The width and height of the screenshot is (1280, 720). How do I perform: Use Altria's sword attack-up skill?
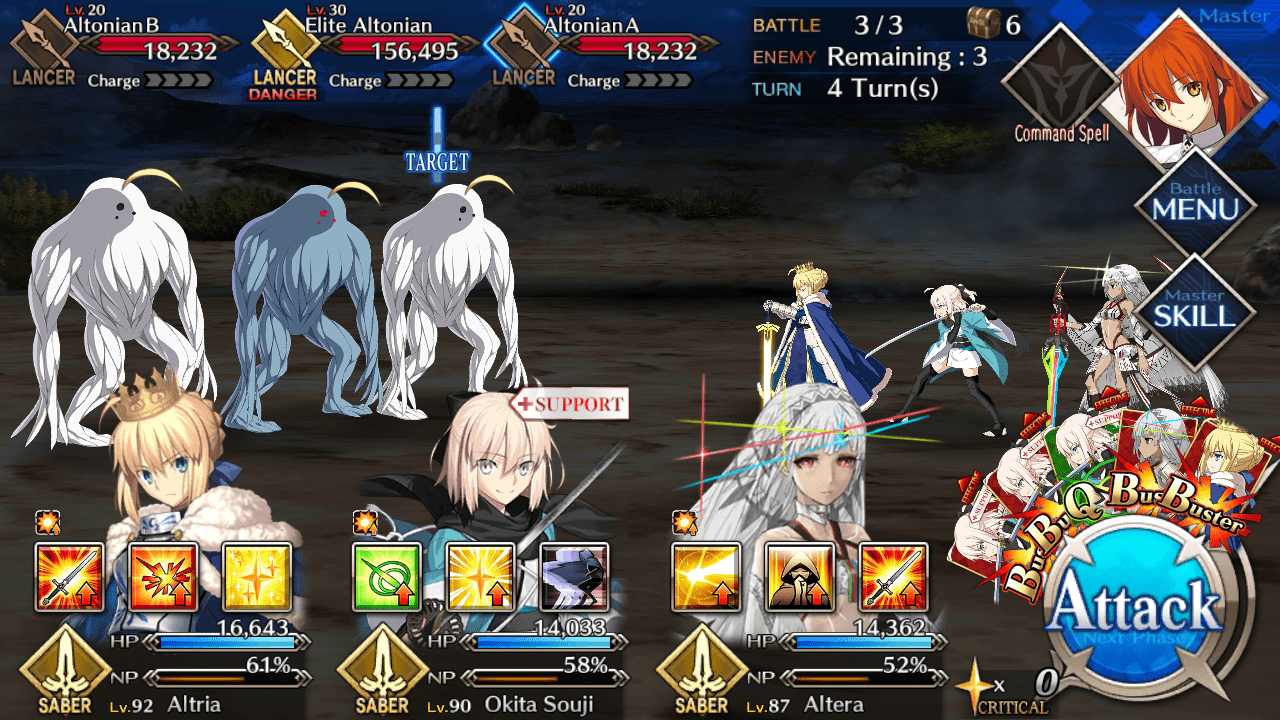click(69, 577)
